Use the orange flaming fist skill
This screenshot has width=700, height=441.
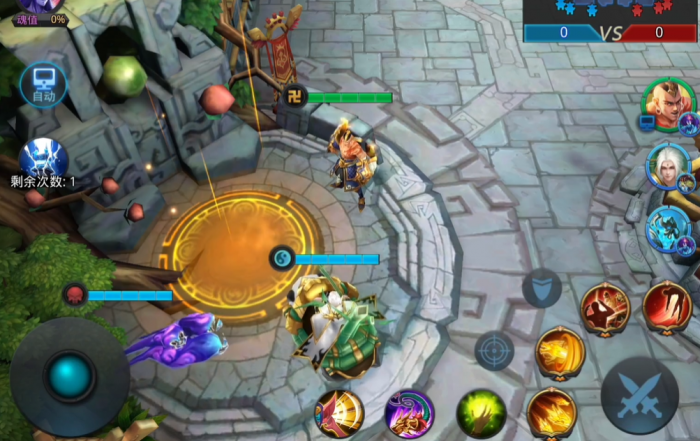[x=551, y=411]
